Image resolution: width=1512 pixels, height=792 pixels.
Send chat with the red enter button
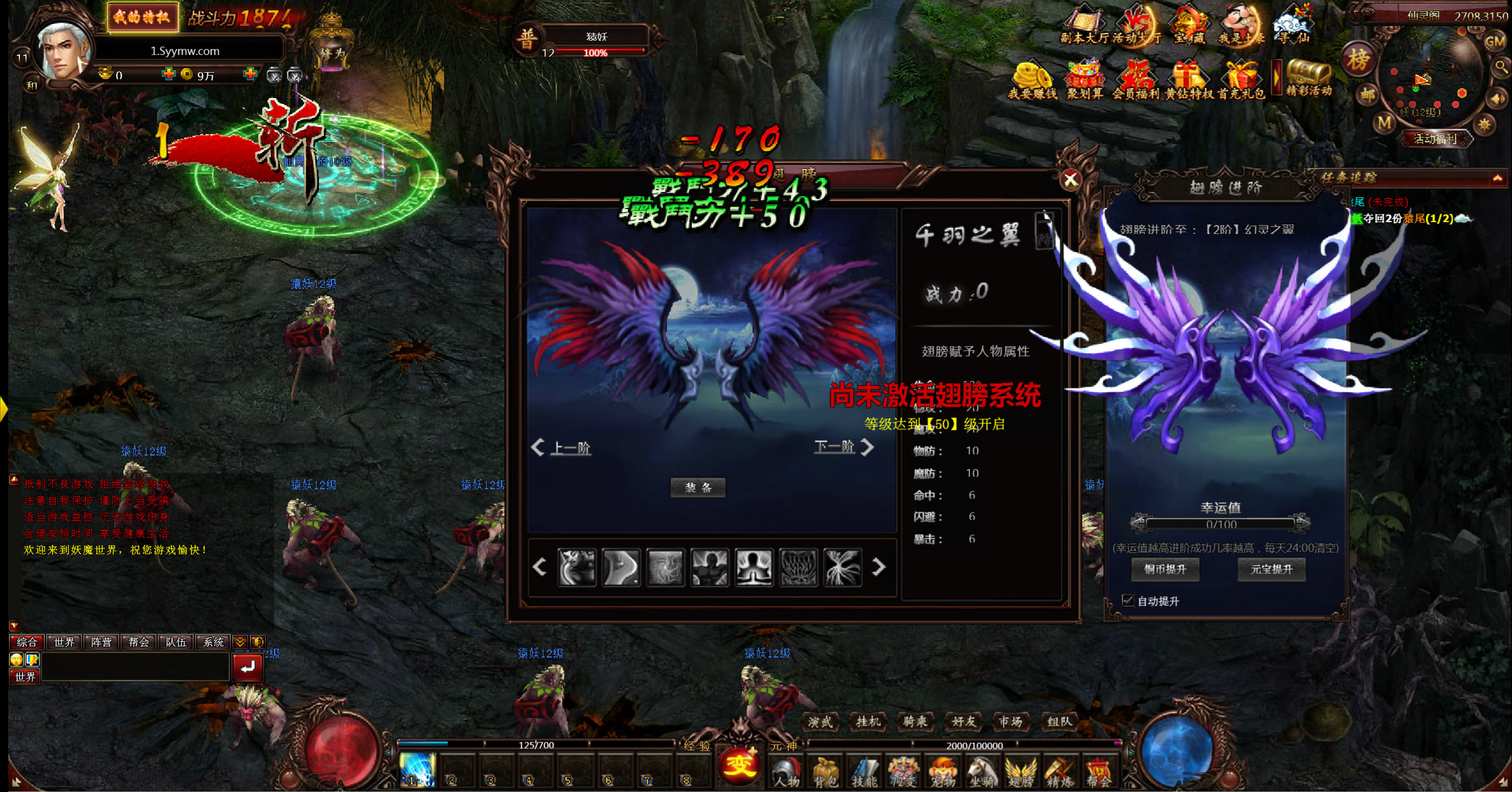pyautogui.click(x=247, y=667)
